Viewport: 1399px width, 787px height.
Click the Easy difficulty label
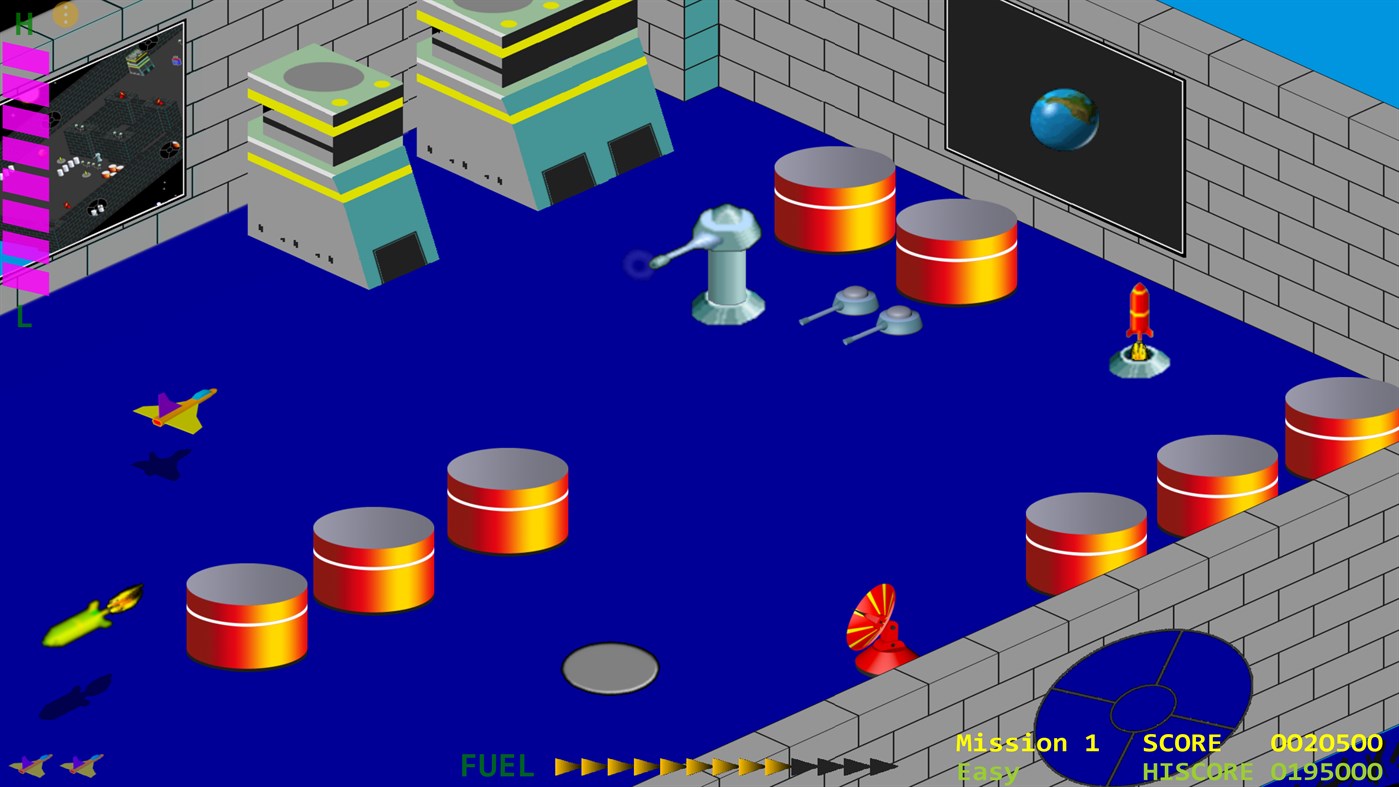(987, 771)
